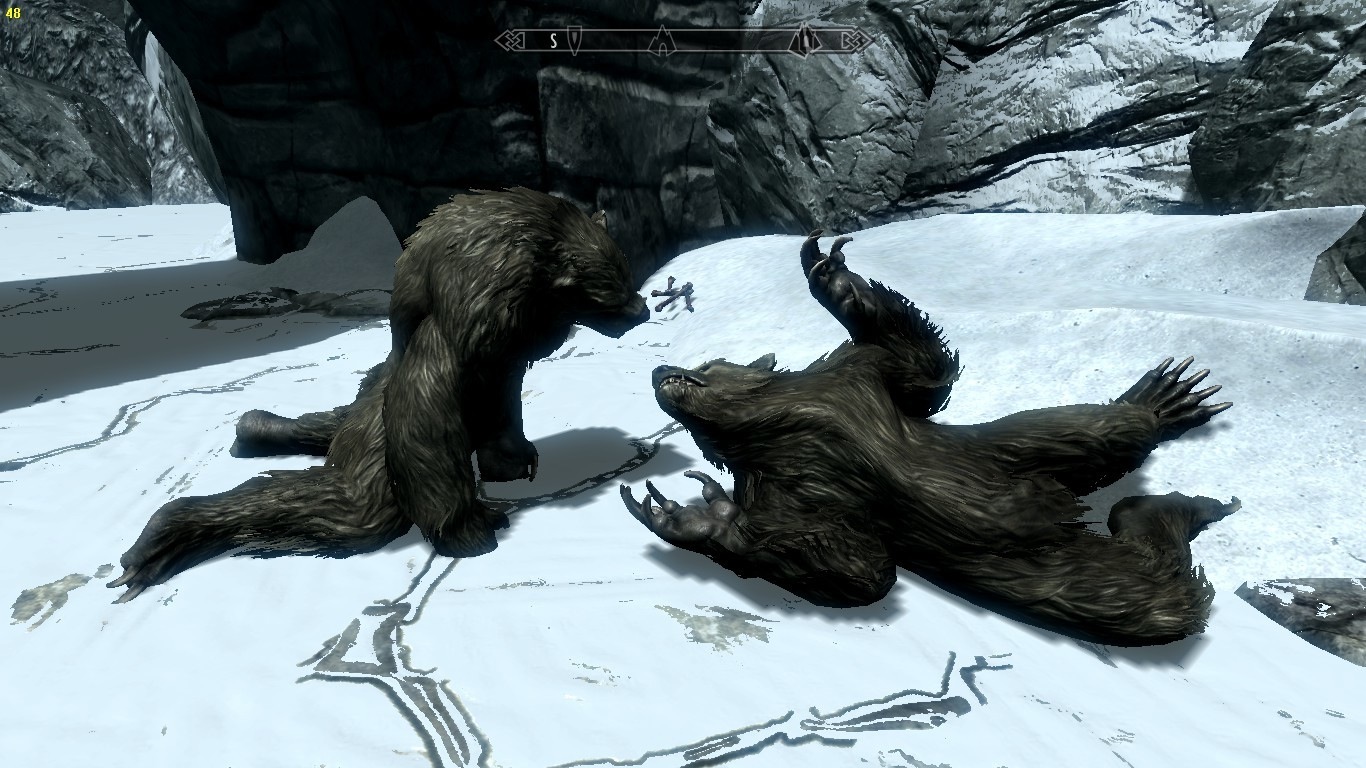Image resolution: width=1366 pixels, height=768 pixels.
Task: Click the pointed-tower marker on the compass
Action: pyautogui.click(x=803, y=41)
